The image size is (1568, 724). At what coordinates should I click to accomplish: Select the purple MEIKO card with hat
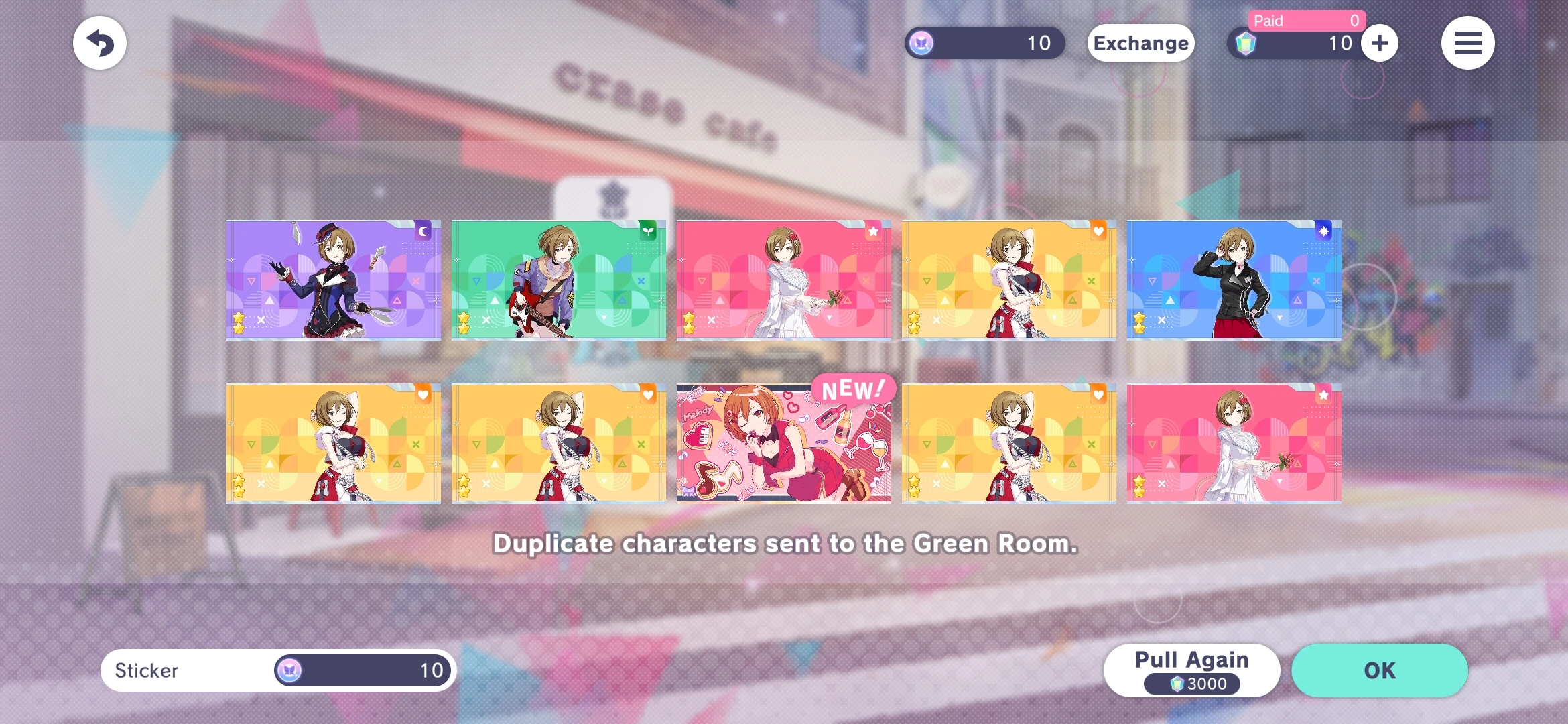pos(332,279)
